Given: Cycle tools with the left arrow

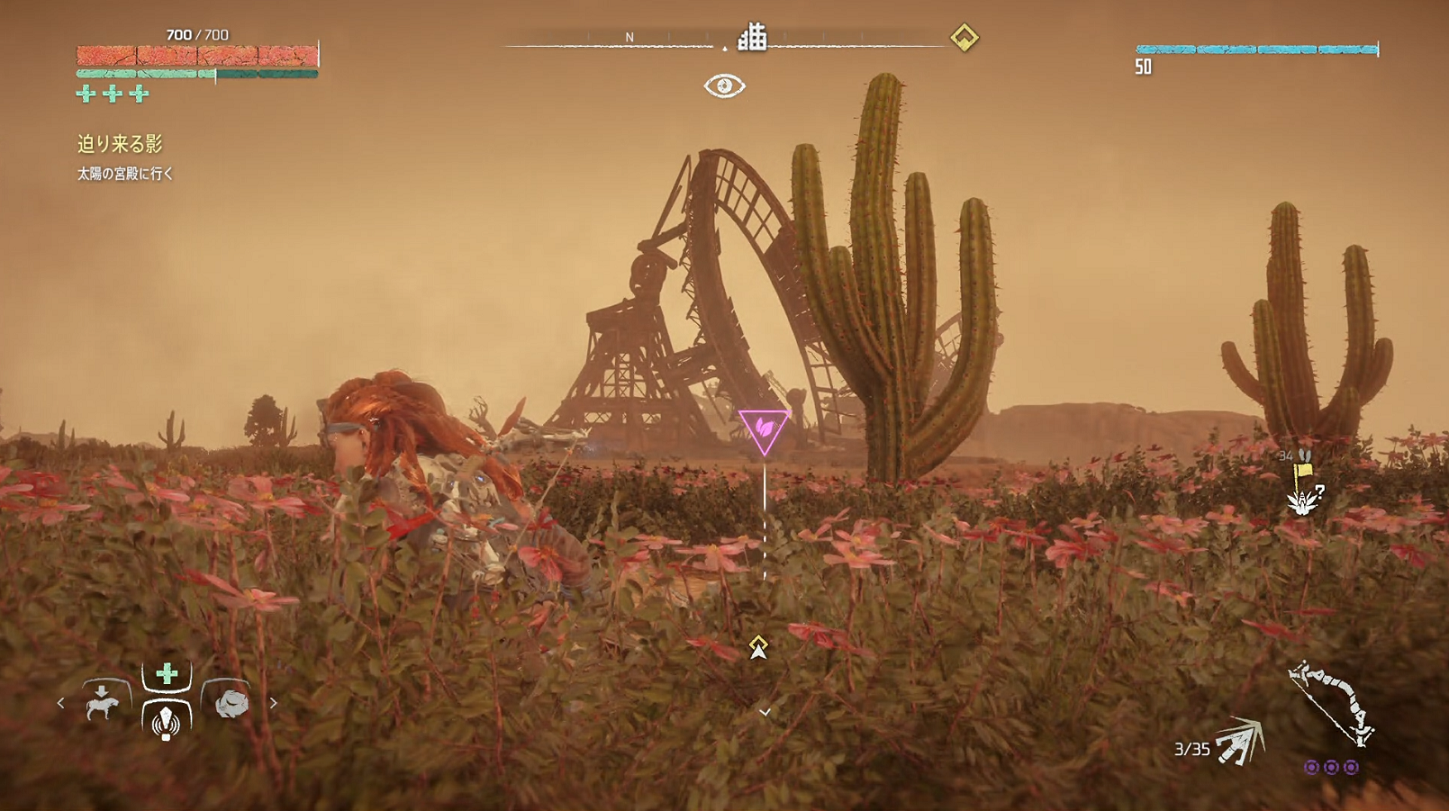Looking at the screenshot, I should (61, 703).
